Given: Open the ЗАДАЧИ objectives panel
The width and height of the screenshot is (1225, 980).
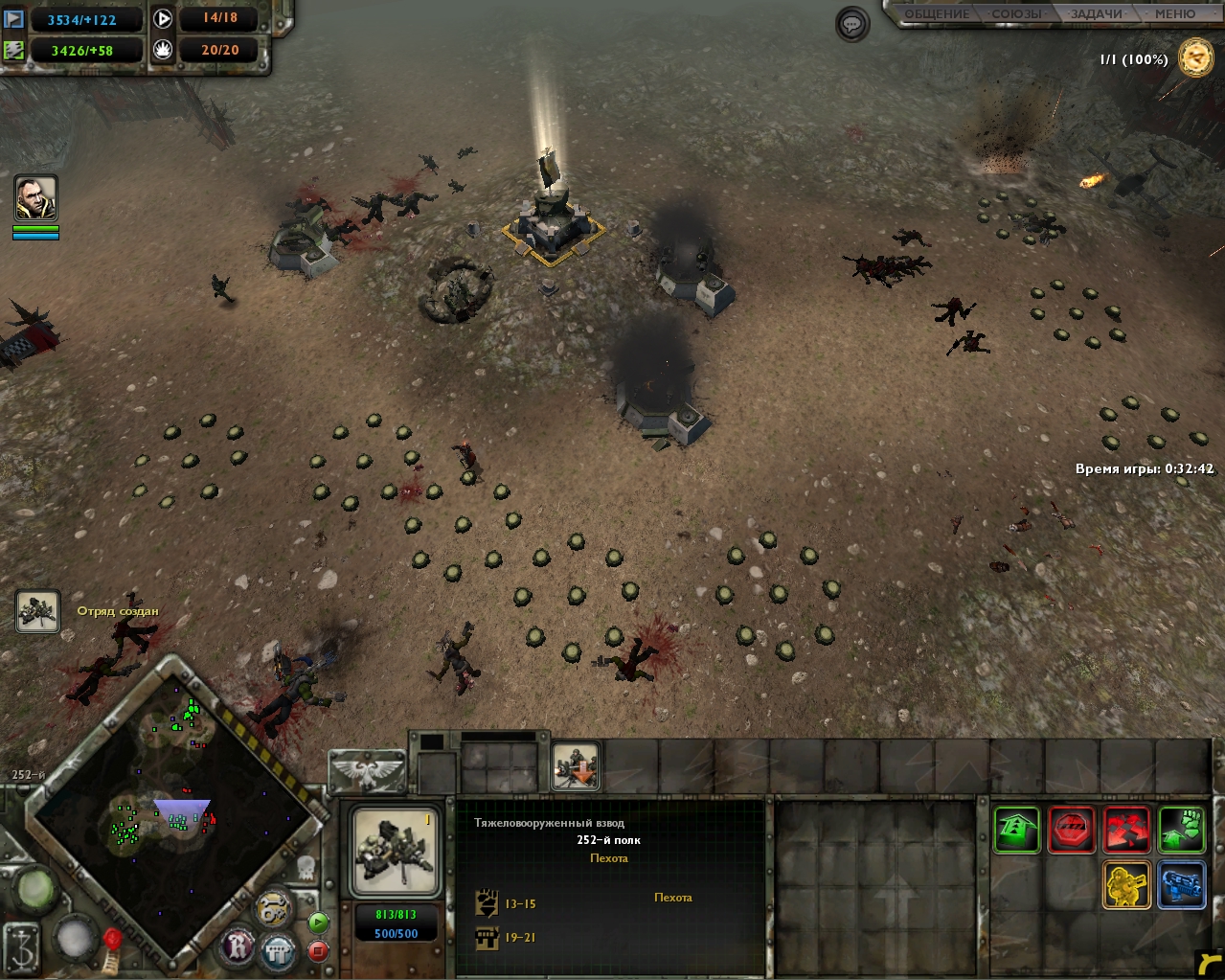Looking at the screenshot, I should [1097, 14].
